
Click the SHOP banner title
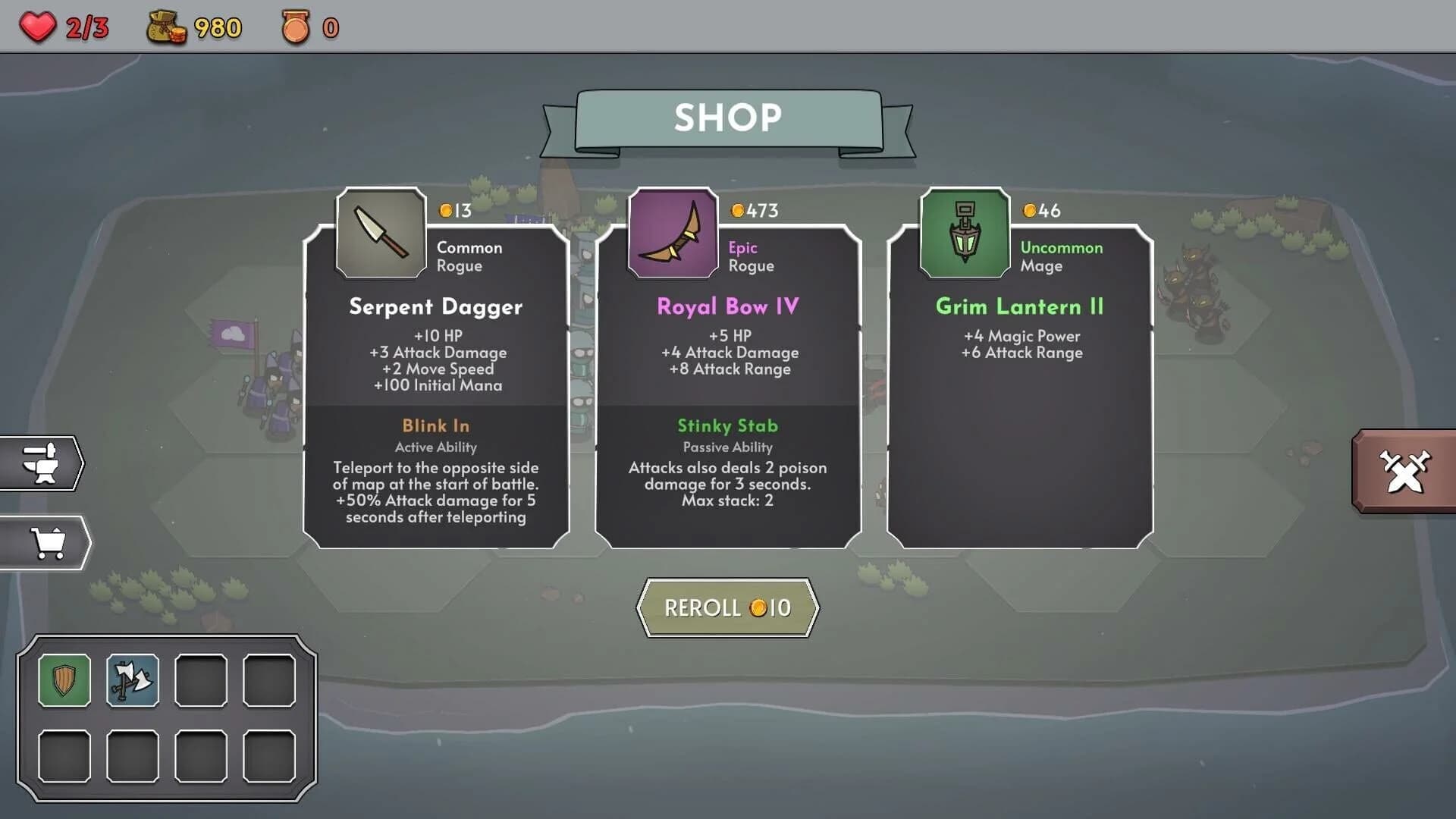point(726,118)
